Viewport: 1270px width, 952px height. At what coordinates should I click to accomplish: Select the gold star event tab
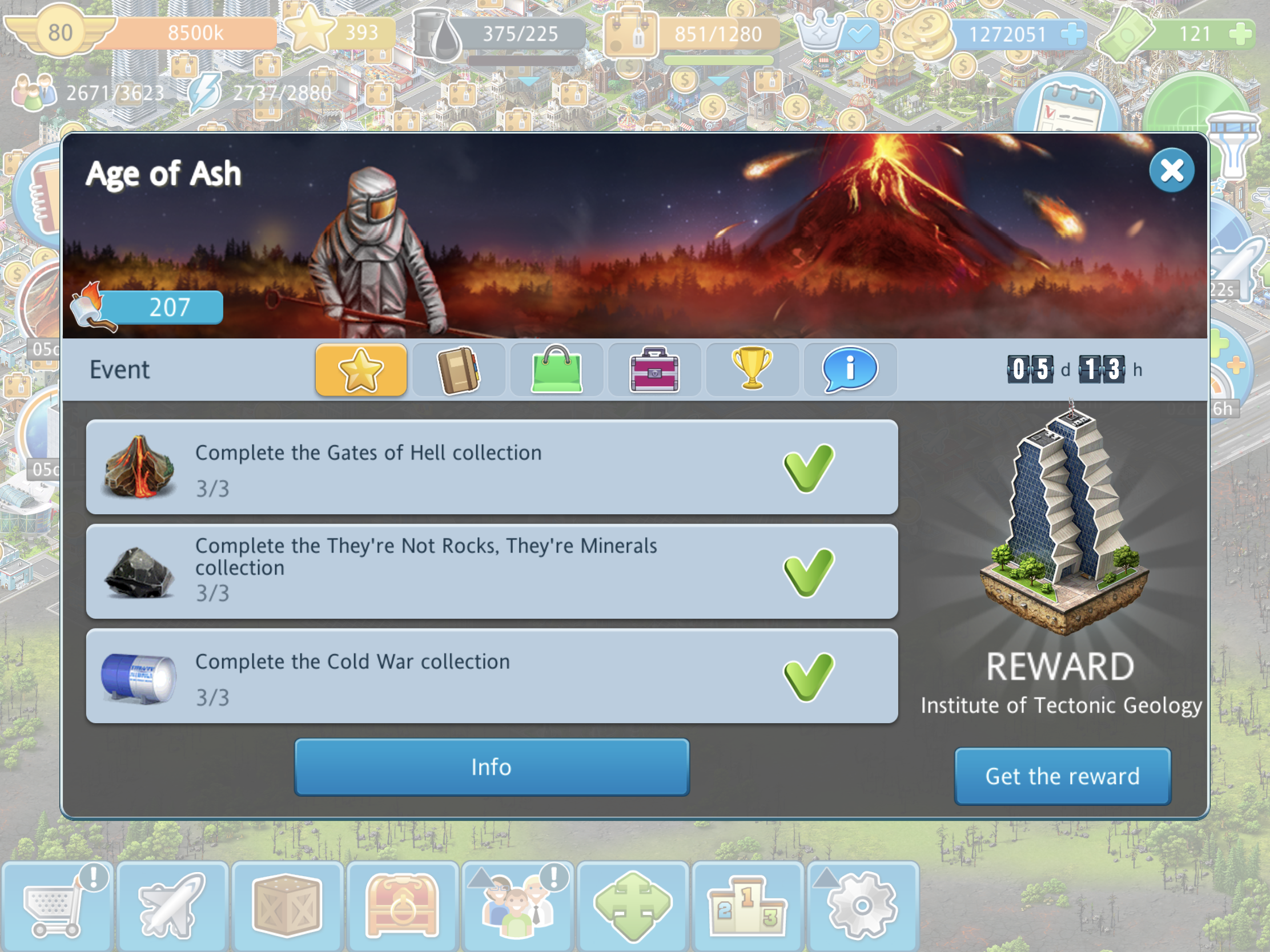[360, 370]
